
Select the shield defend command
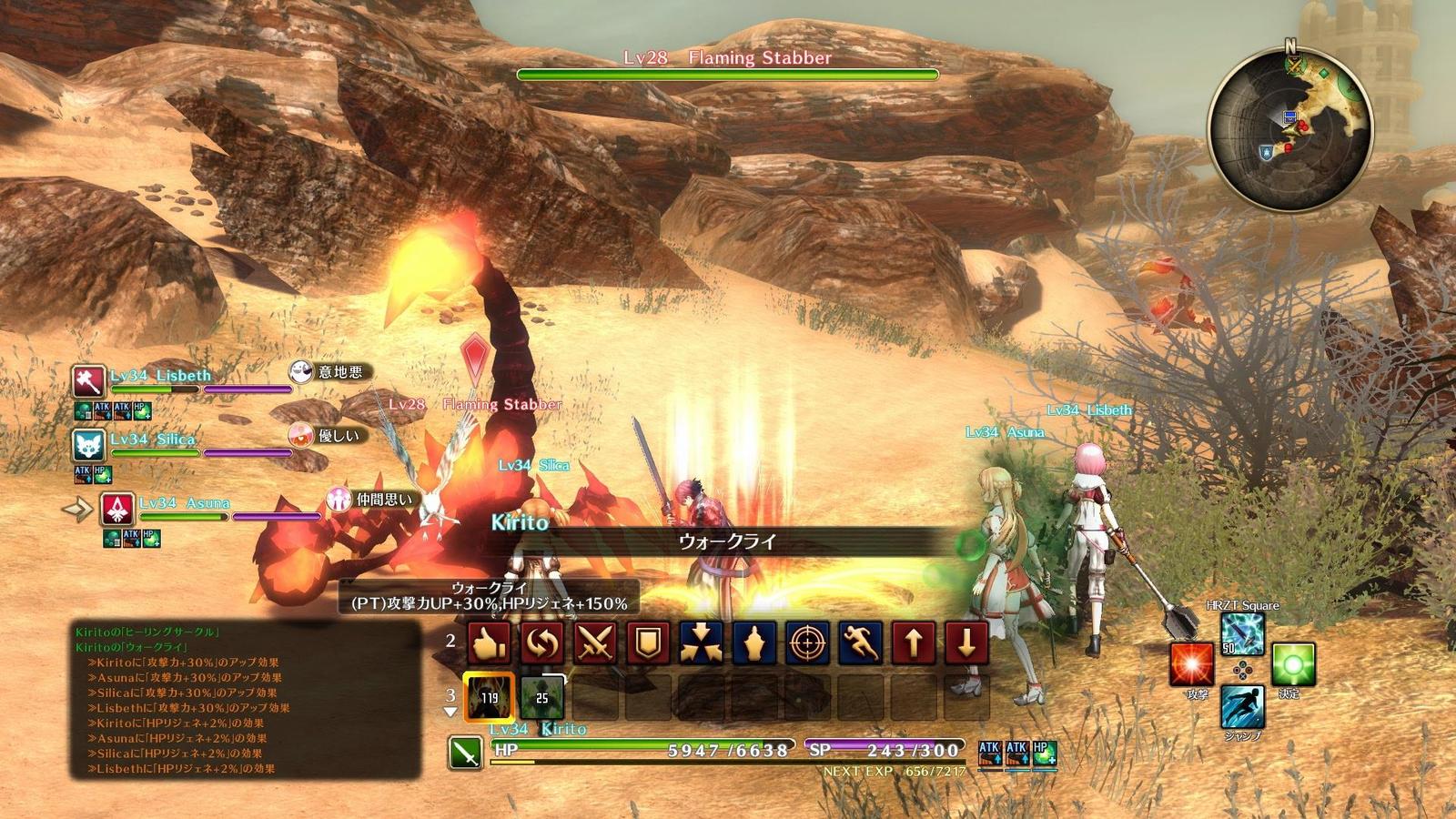coord(648,643)
